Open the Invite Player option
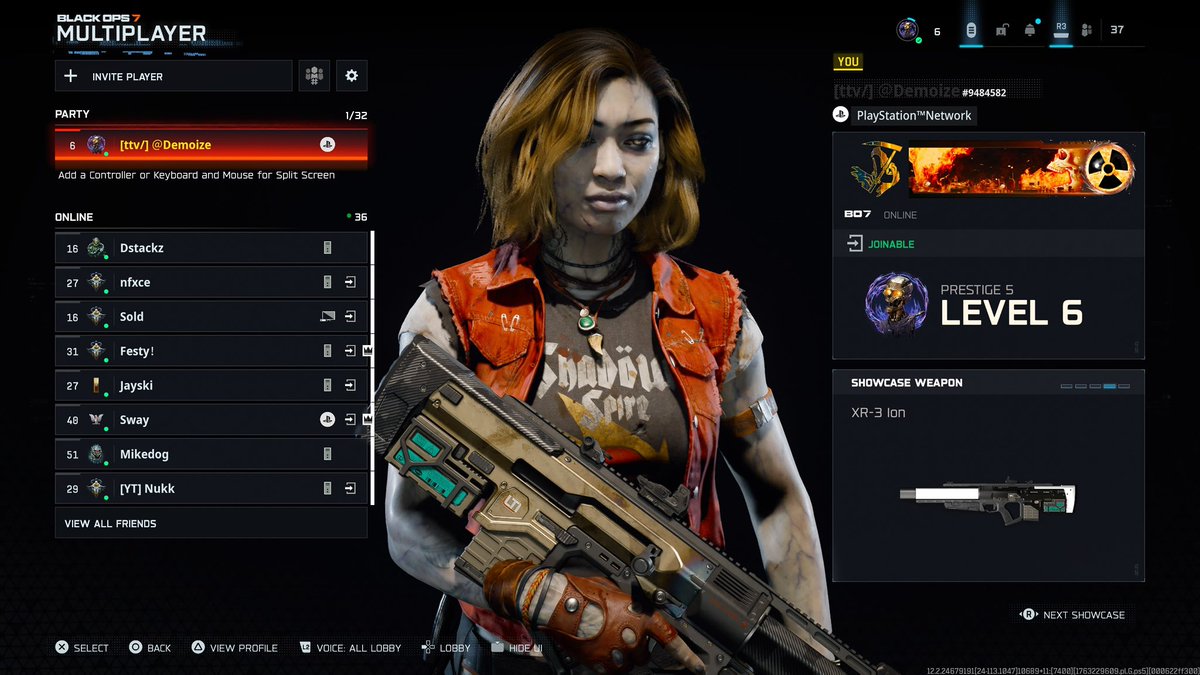Image resolution: width=1200 pixels, height=675 pixels. point(172,76)
